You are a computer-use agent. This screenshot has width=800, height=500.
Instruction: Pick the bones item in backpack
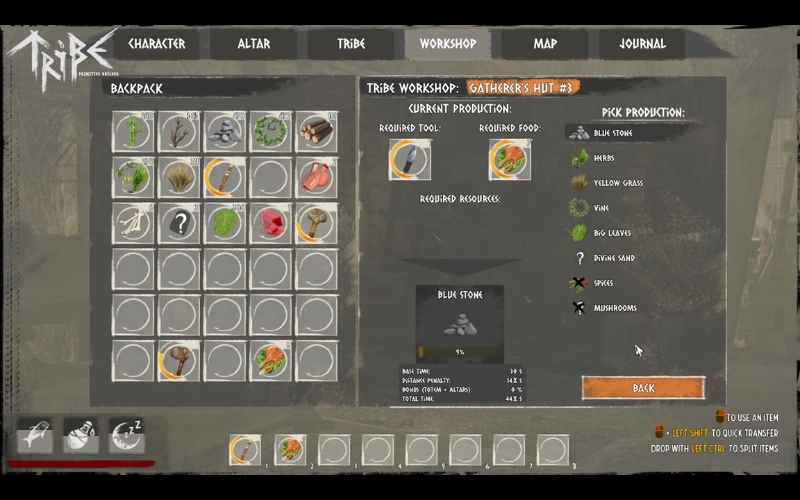click(x=133, y=224)
